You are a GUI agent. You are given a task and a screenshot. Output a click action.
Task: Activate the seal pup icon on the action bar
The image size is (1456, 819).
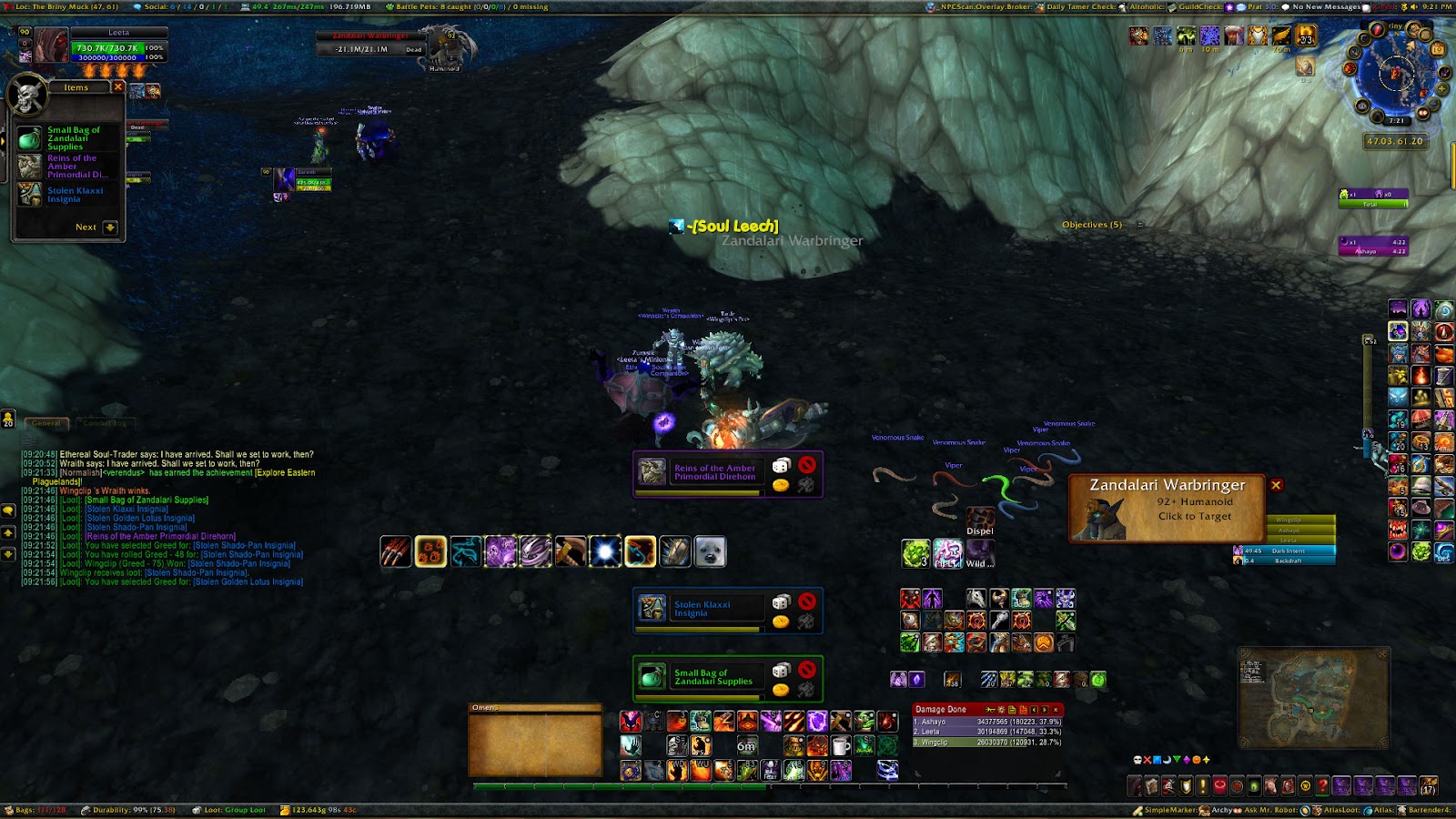pos(710,551)
